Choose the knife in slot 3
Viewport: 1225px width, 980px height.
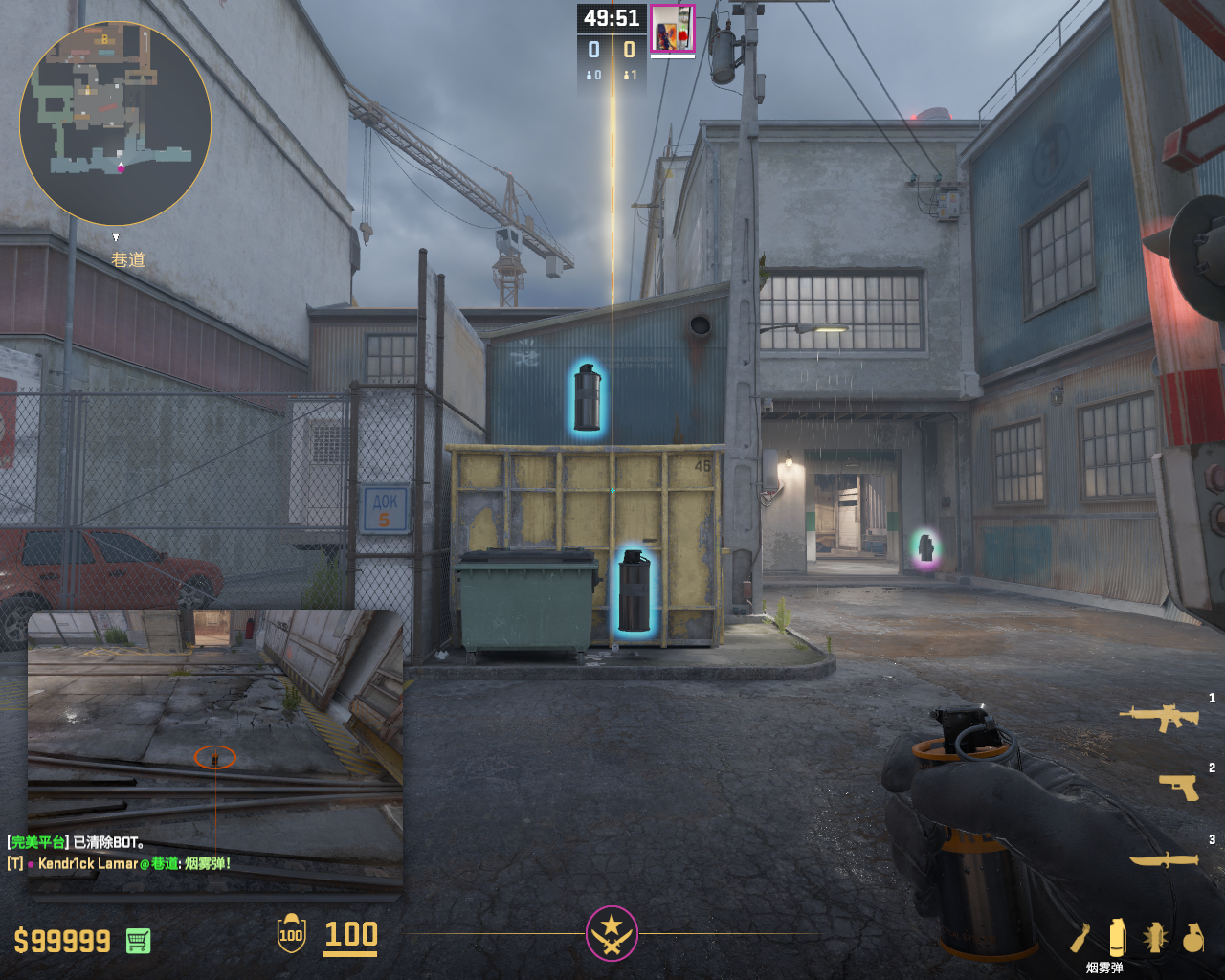1164,858
